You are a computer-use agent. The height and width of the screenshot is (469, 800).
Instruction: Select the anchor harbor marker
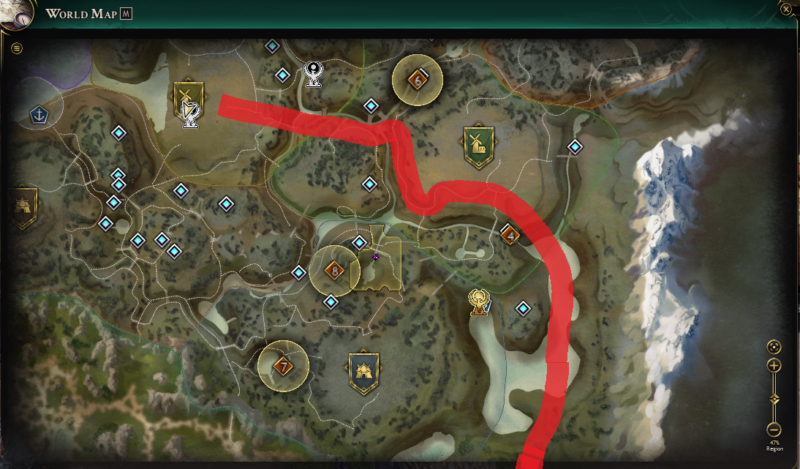(x=39, y=114)
